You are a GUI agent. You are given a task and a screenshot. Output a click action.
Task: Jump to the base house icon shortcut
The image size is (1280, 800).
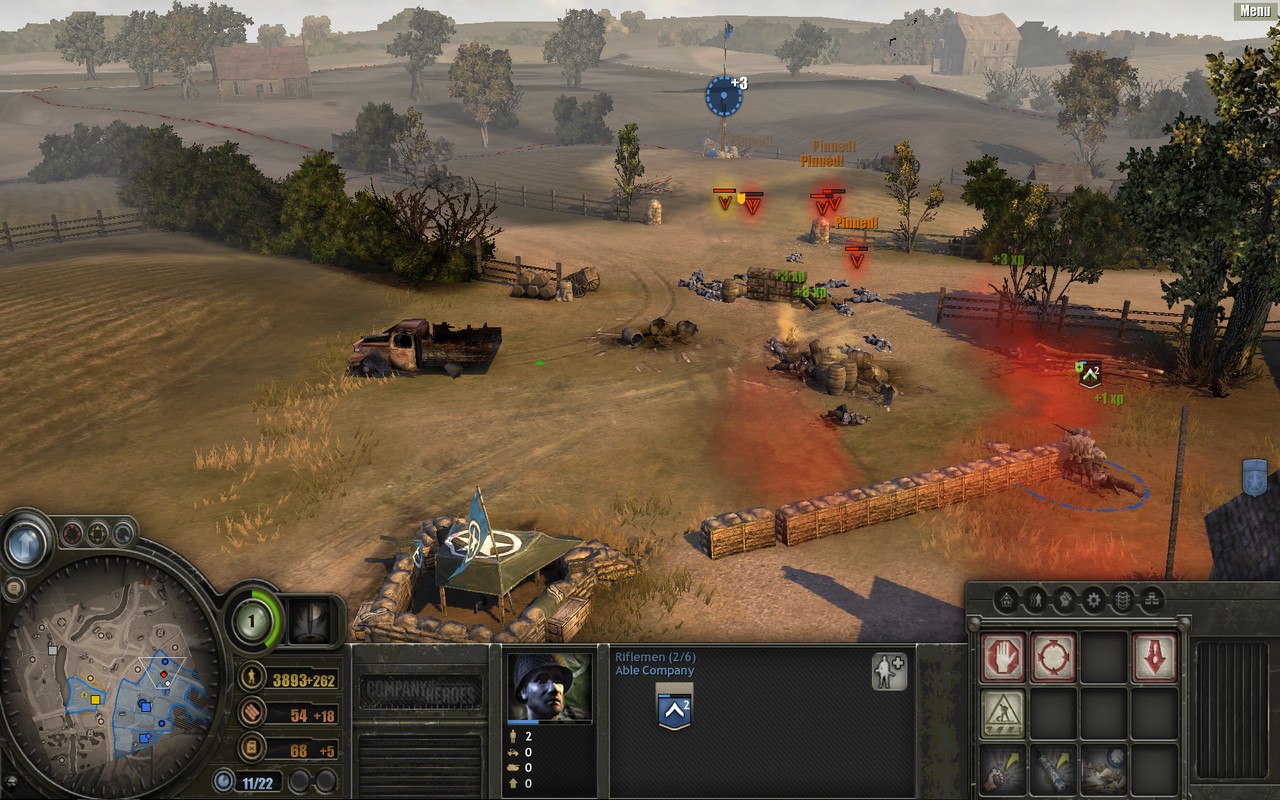tap(1006, 600)
